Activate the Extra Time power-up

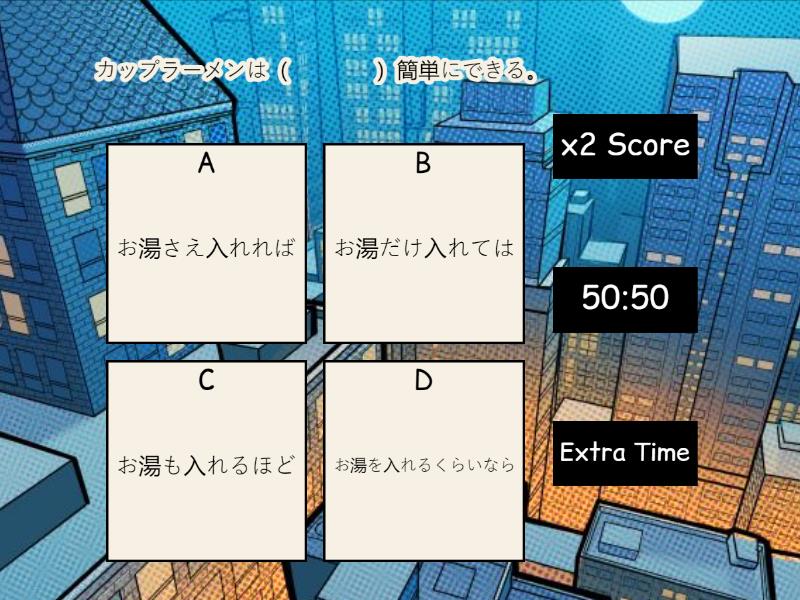(x=625, y=453)
